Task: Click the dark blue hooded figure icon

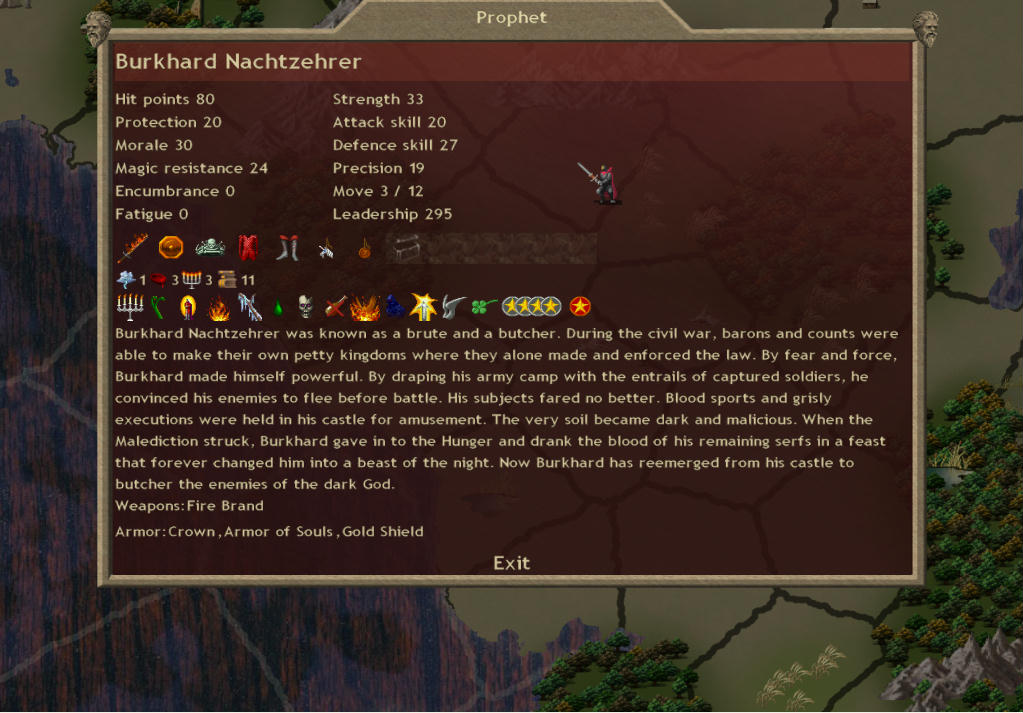Action: [395, 307]
